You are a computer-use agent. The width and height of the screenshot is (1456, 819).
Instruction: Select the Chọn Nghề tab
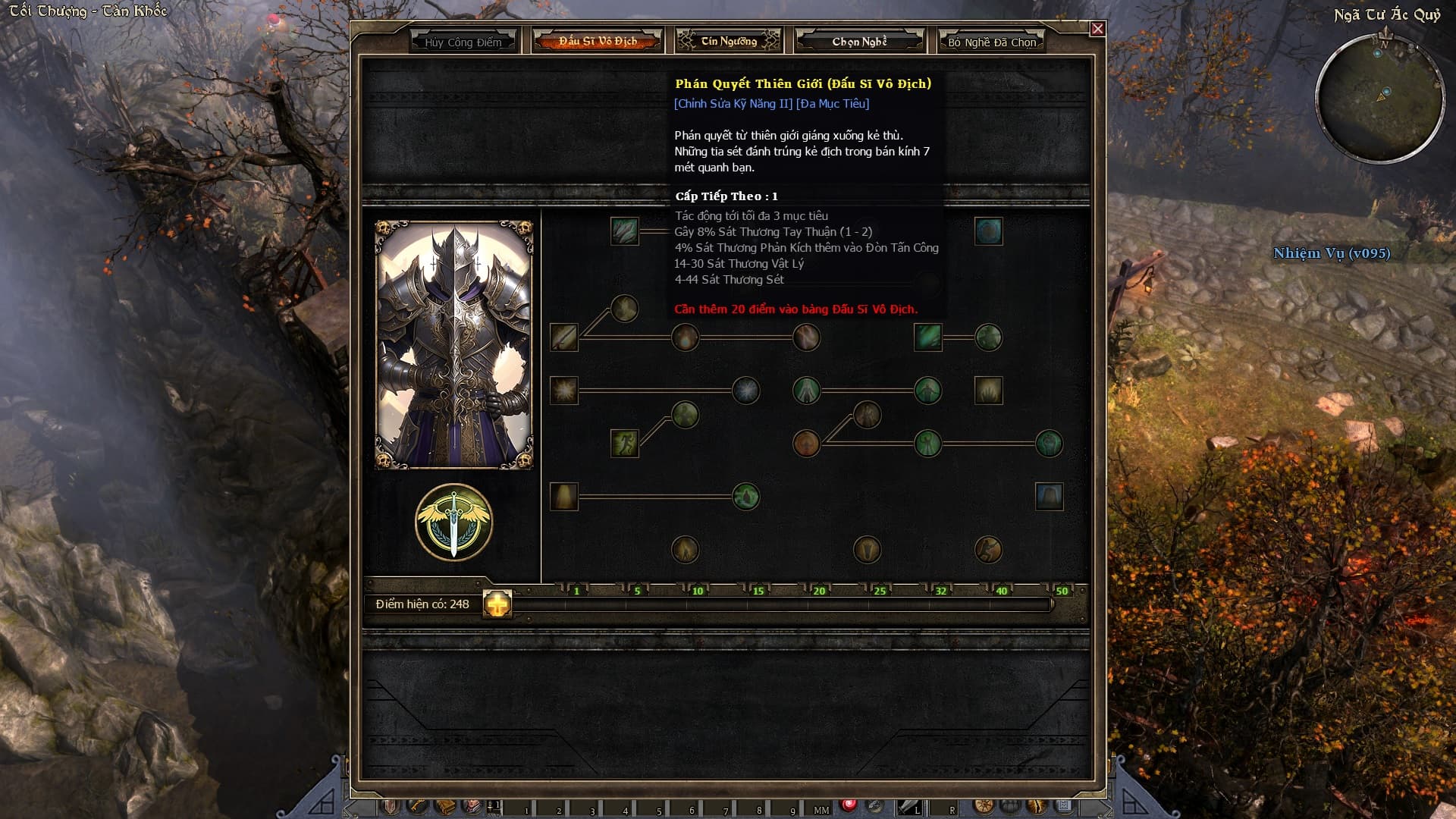tap(859, 41)
